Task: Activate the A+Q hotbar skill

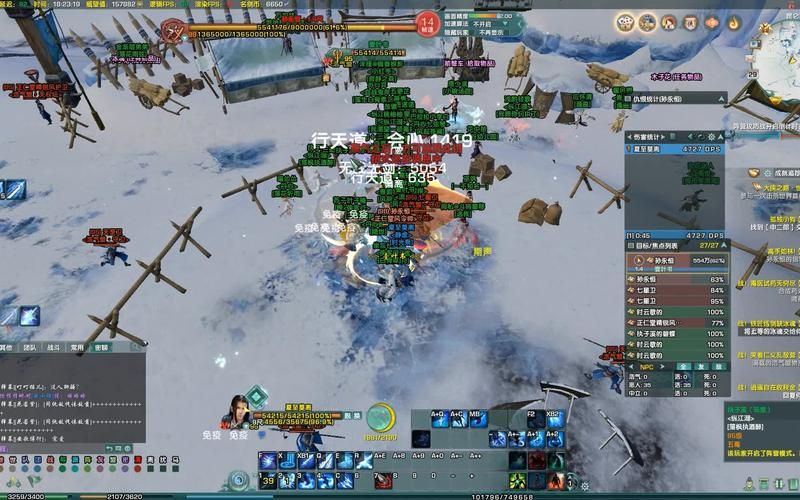Action: click(x=439, y=418)
